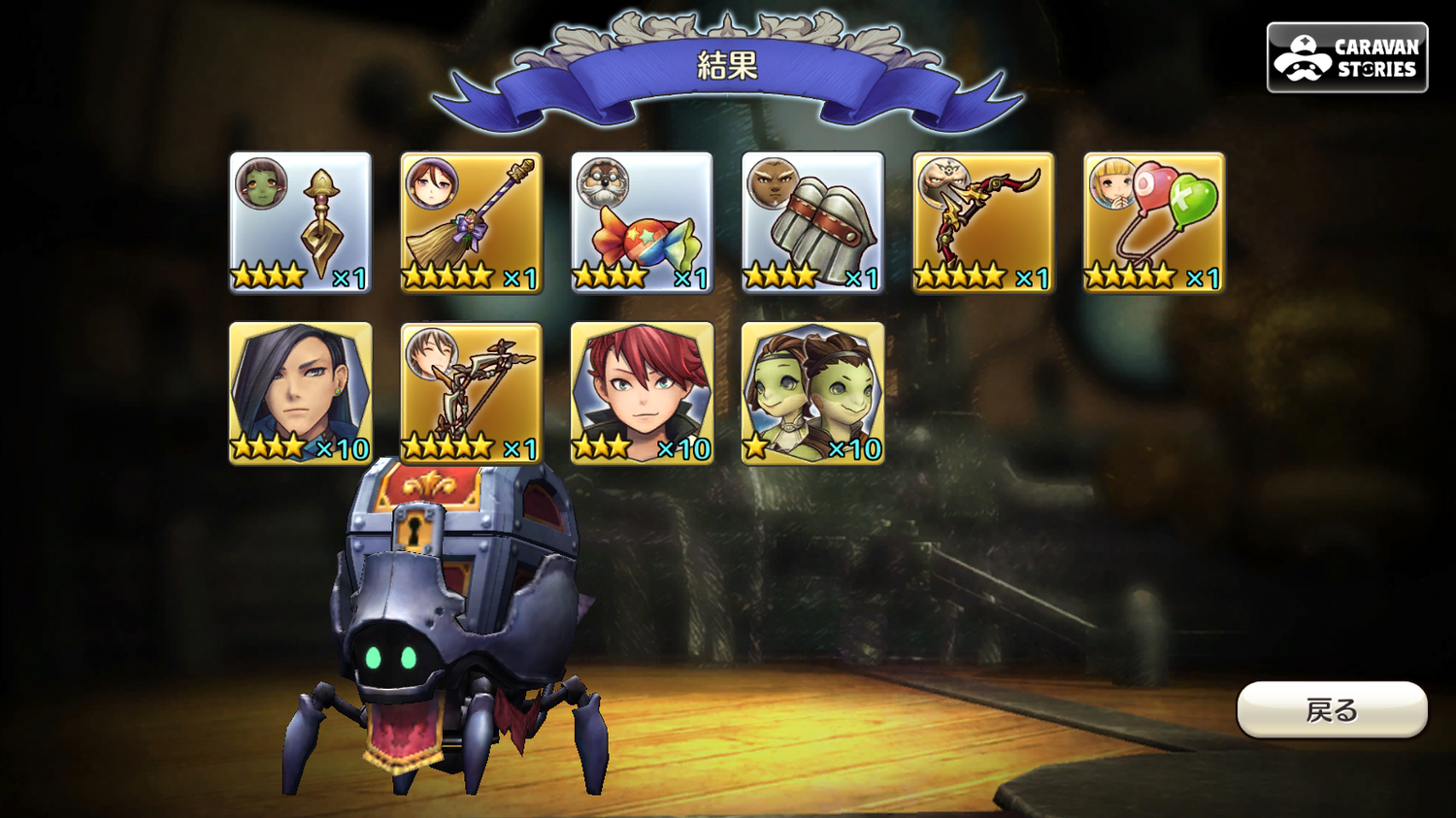Choose the red bow five-star reward
This screenshot has height=818, width=1456.
[983, 222]
